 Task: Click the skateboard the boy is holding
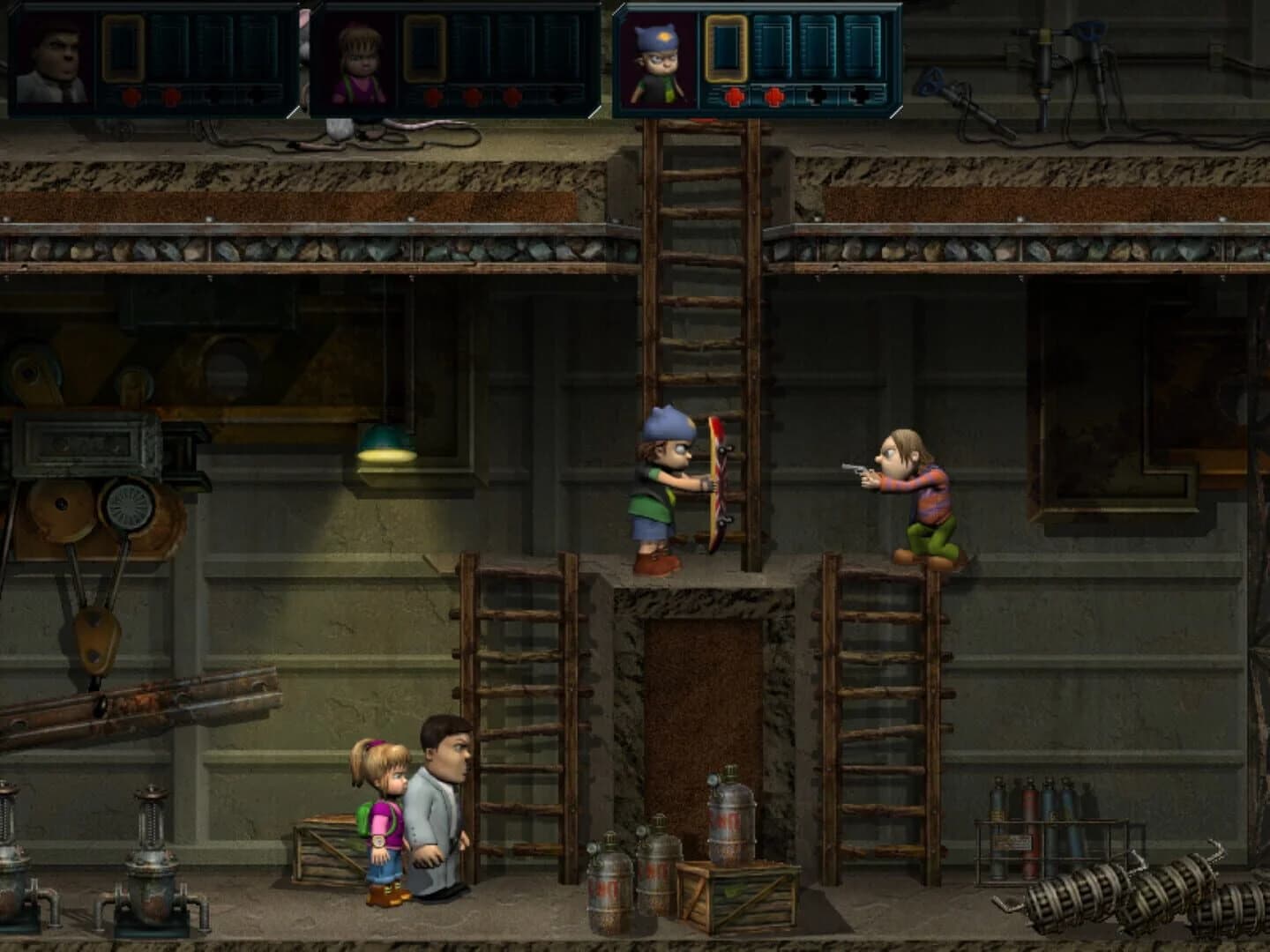716,480
